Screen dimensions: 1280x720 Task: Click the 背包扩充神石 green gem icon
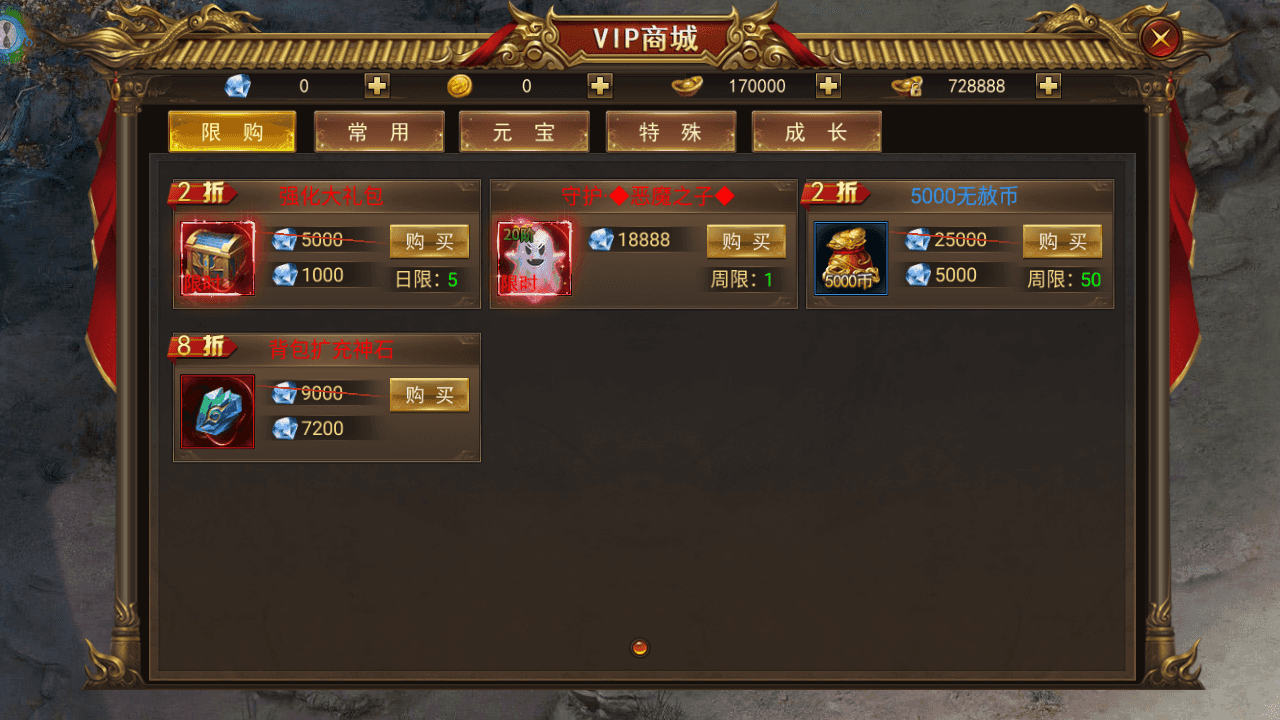pos(216,411)
